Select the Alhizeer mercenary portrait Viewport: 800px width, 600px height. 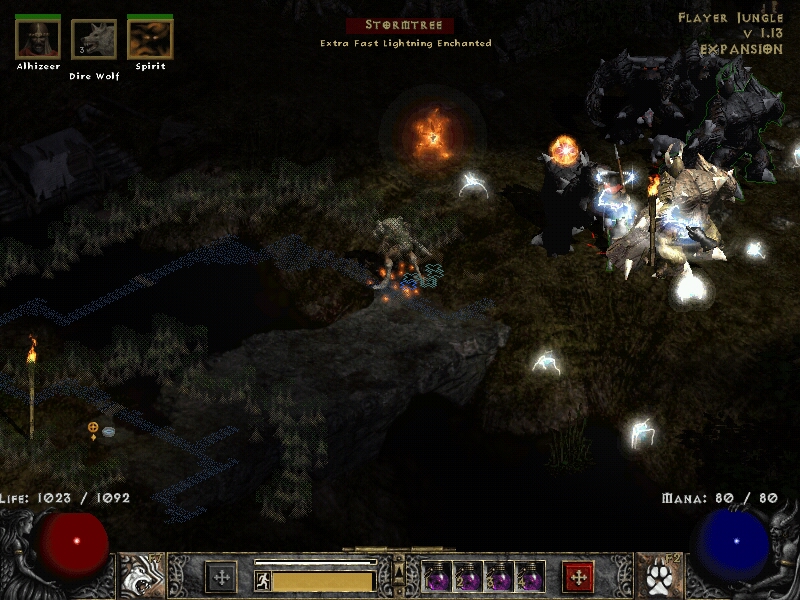tap(38, 39)
